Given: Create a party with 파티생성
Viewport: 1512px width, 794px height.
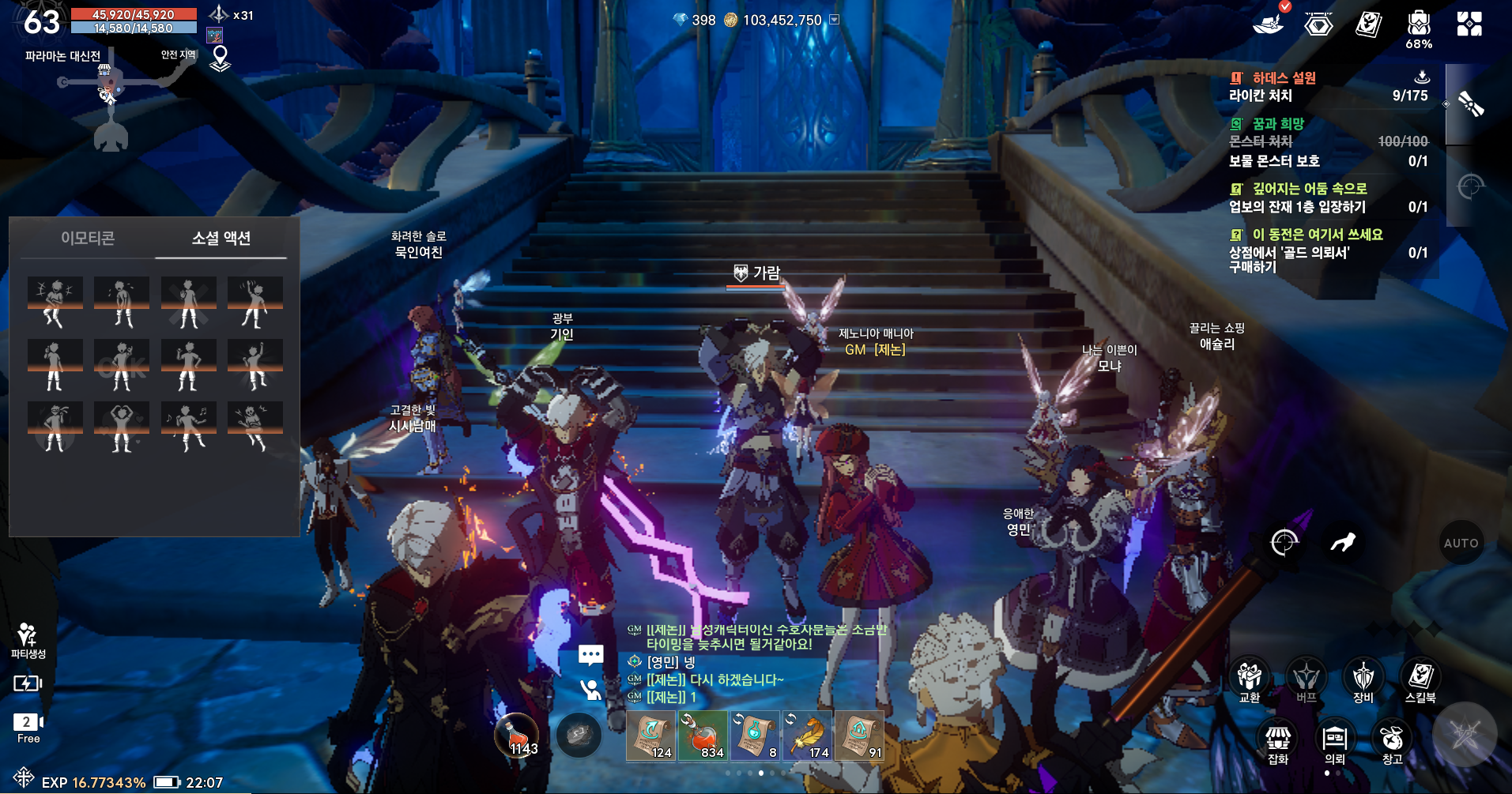Looking at the screenshot, I should [x=28, y=639].
